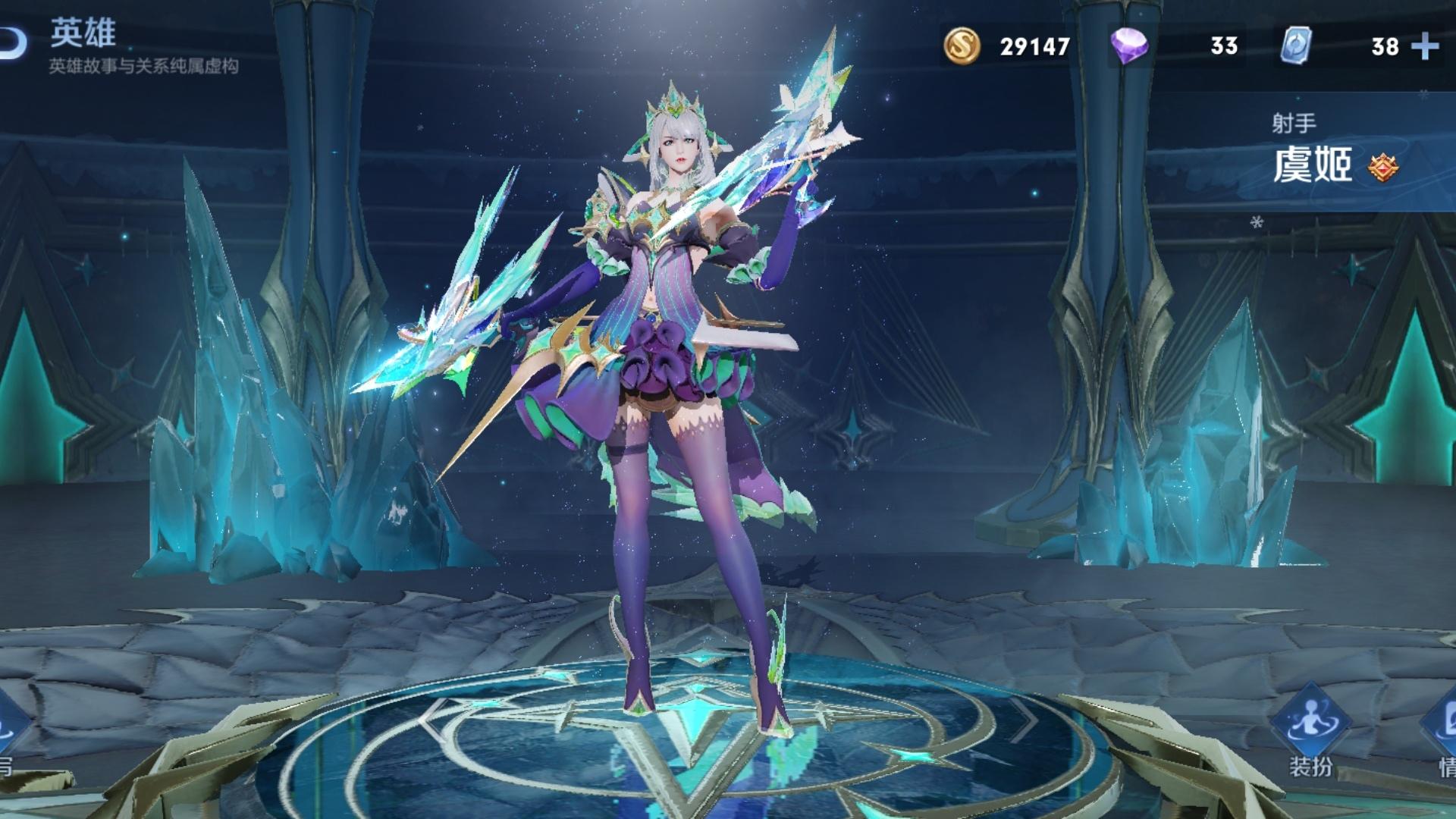The height and width of the screenshot is (819, 1456).
Task: Tap the plus button beside 38
Action: click(1425, 46)
